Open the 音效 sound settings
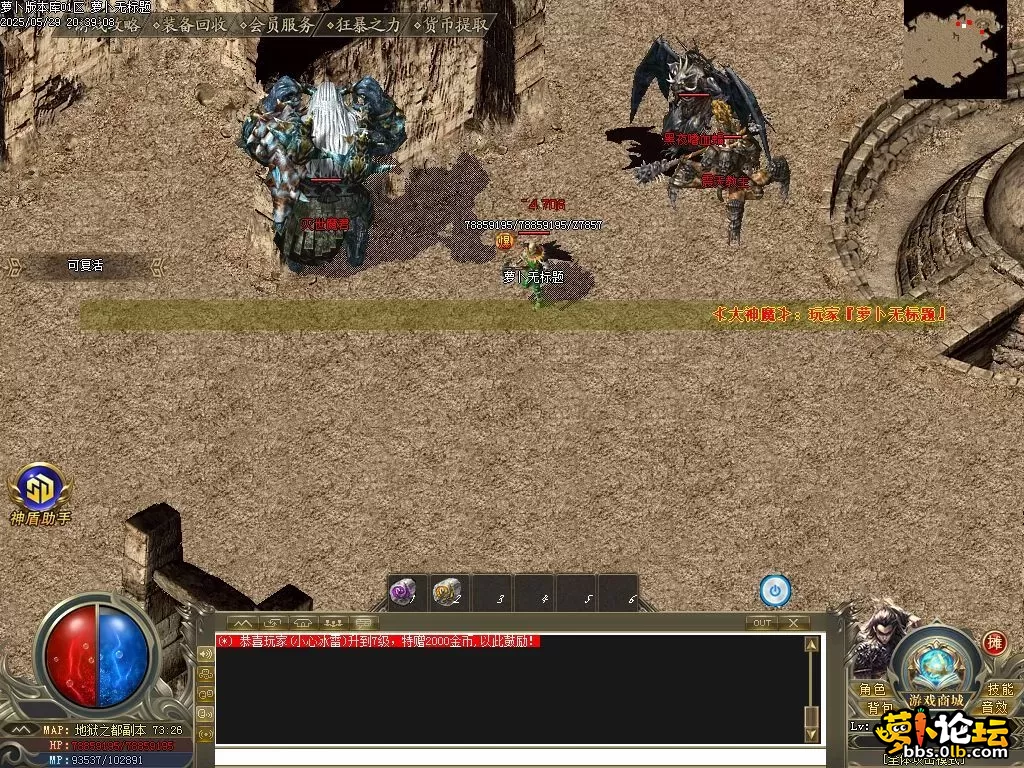The height and width of the screenshot is (768, 1024). point(993,707)
